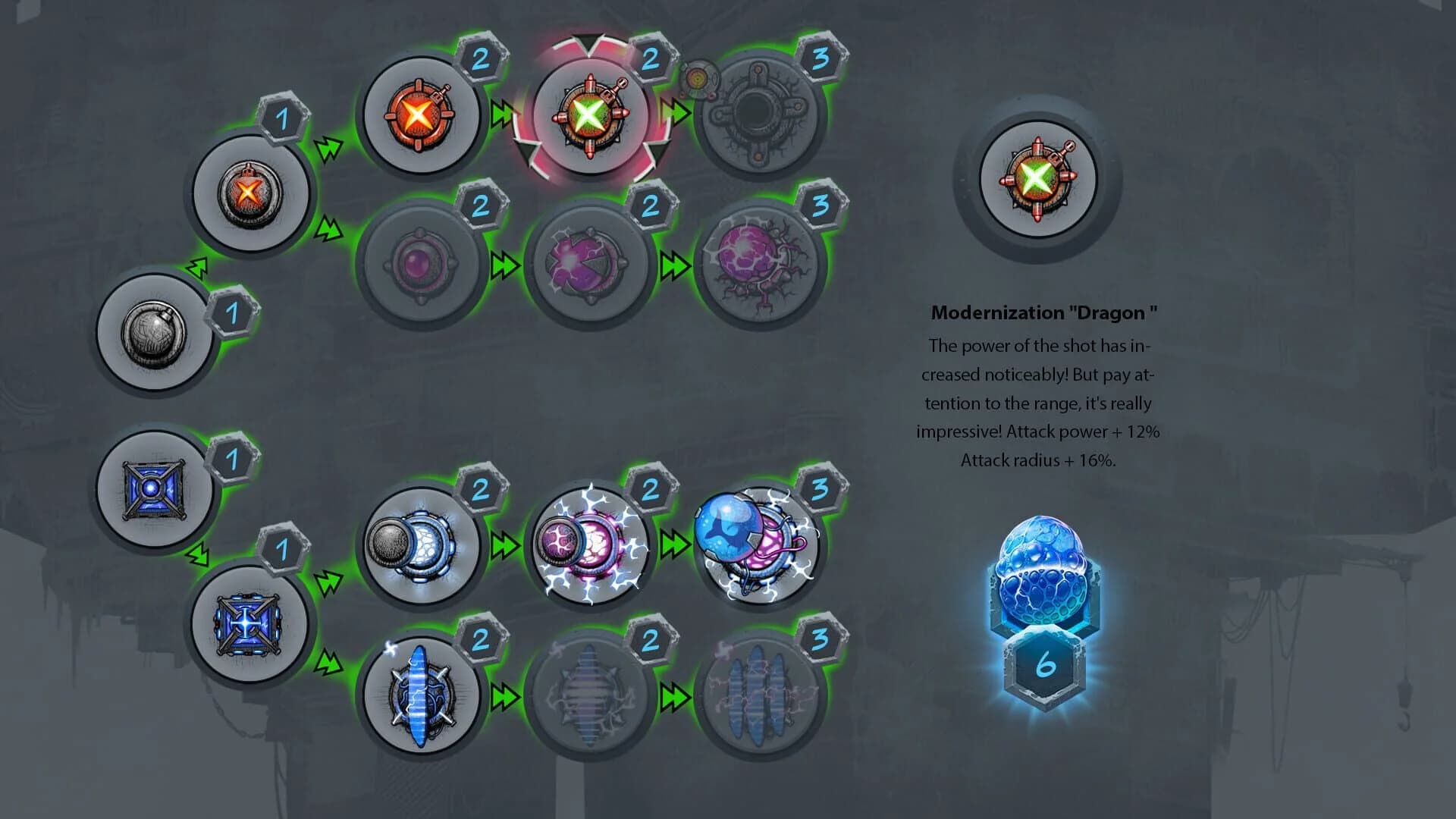Select the purple orb tier-2 upgrade

423,262
